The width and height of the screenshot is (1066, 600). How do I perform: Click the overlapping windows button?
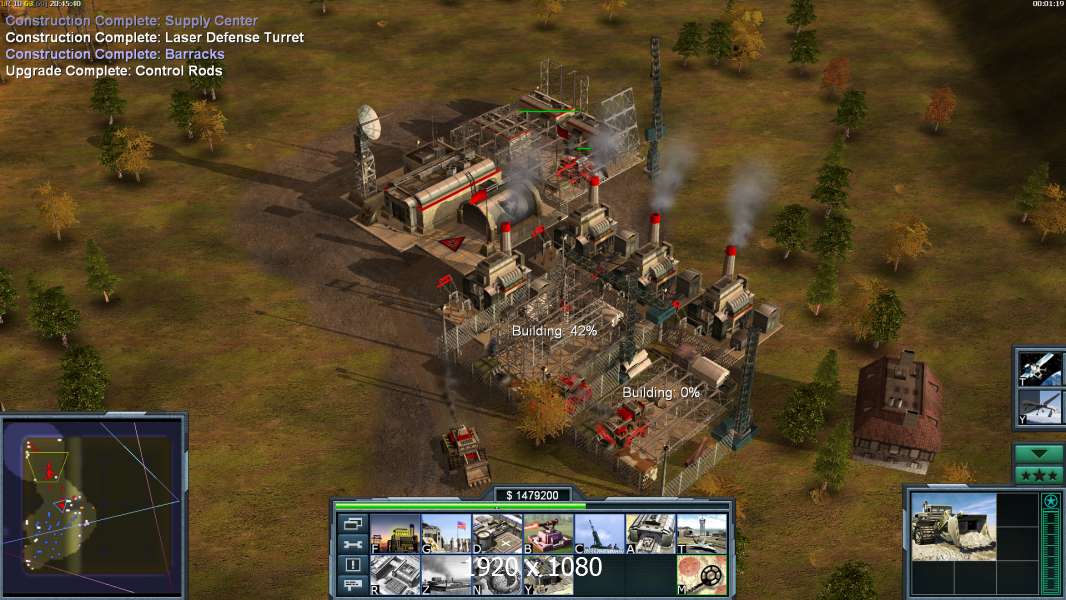point(352,523)
